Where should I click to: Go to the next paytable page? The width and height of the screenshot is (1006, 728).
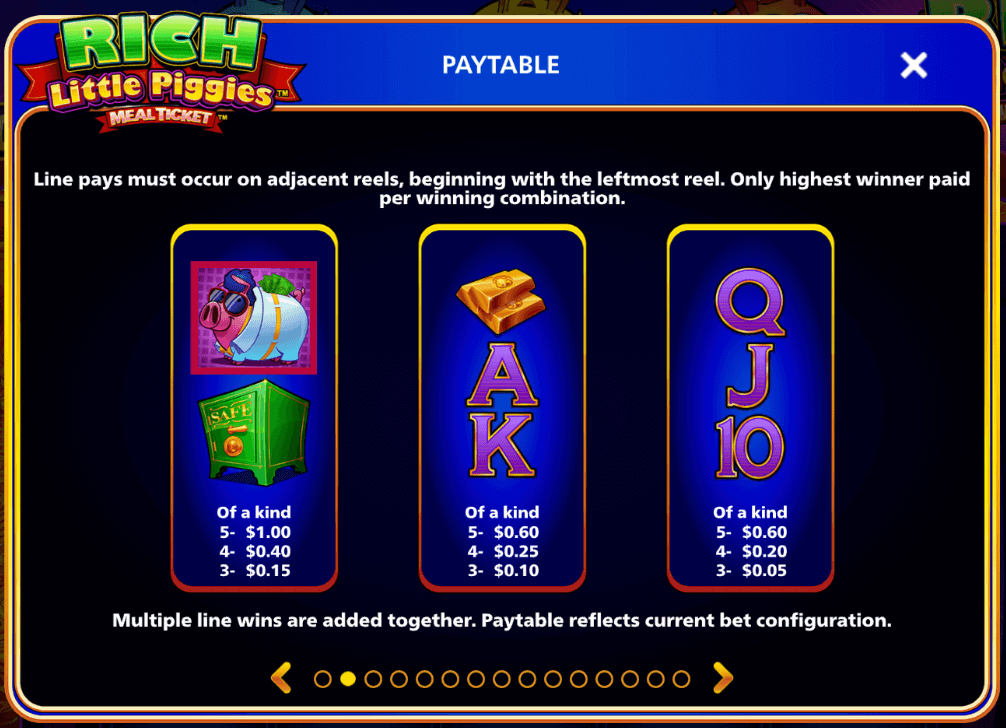click(x=722, y=679)
